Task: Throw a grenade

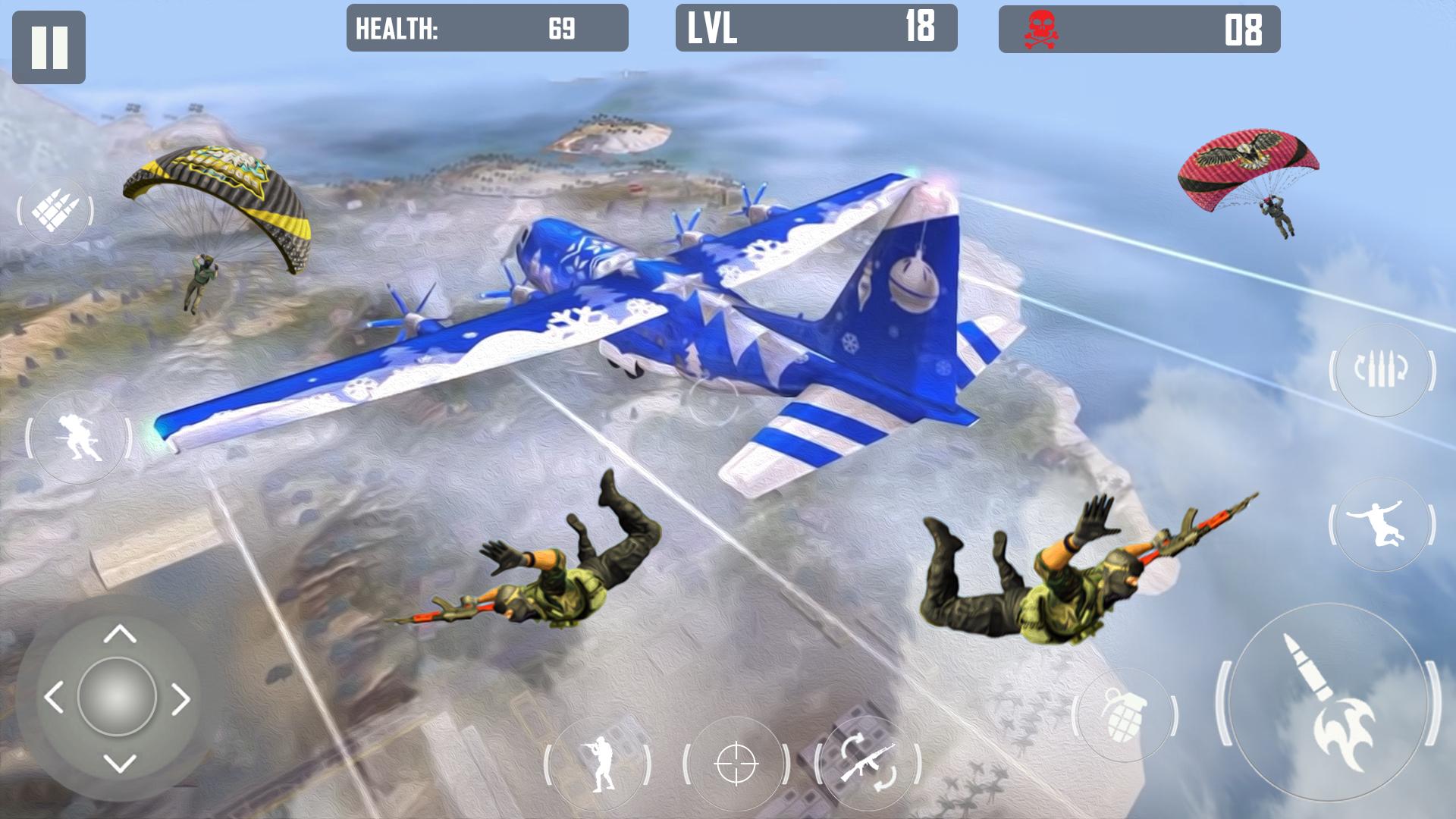Action: tap(1124, 714)
